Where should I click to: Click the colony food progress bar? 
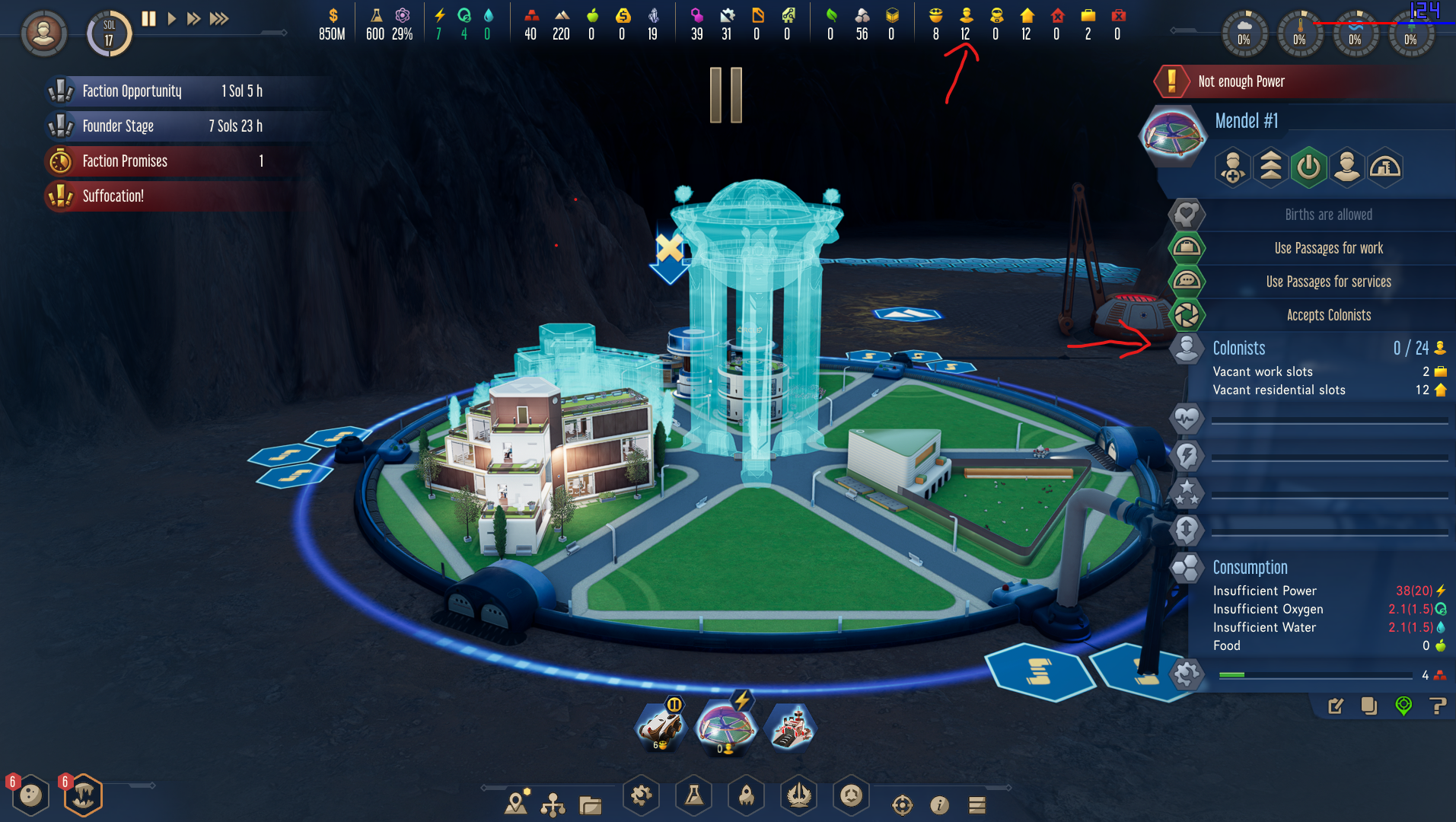tap(1314, 674)
